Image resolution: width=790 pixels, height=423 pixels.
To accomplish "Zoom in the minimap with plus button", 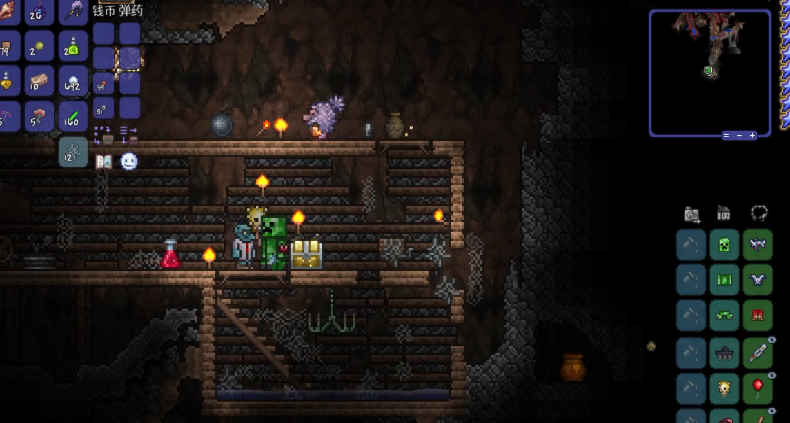I will click(753, 135).
